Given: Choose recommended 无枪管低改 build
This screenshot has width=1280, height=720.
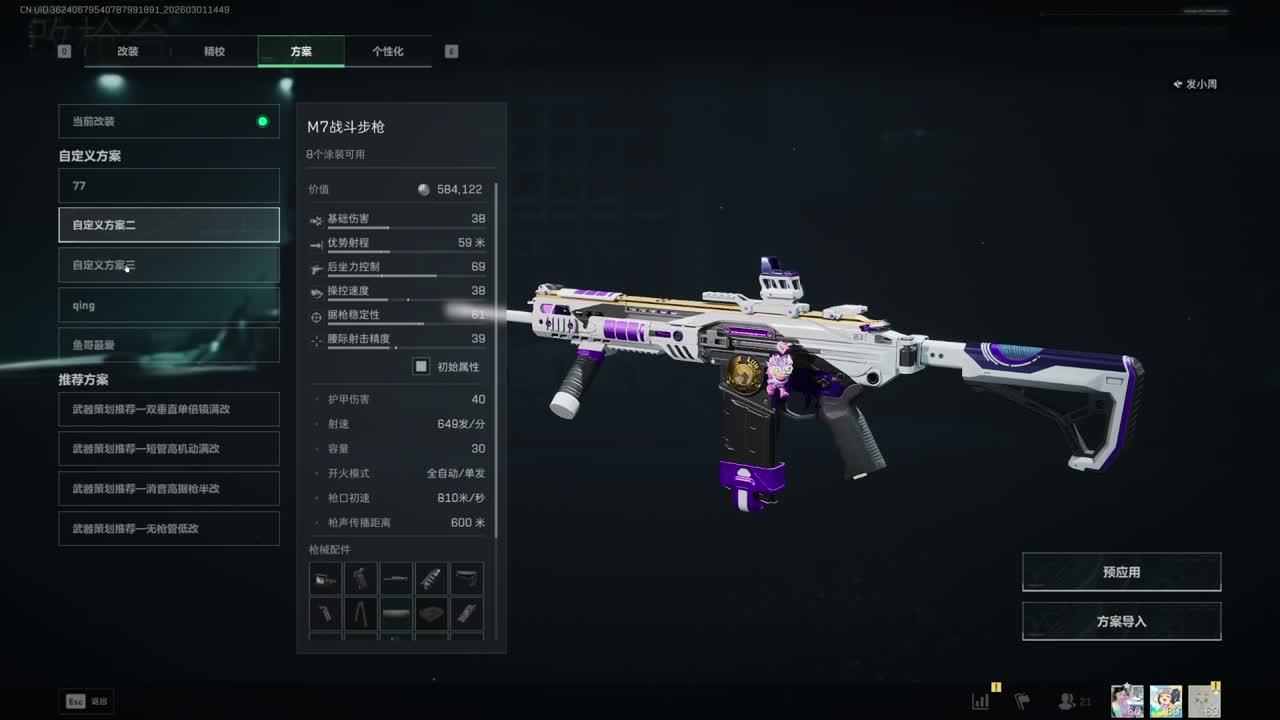Looking at the screenshot, I should (169, 528).
